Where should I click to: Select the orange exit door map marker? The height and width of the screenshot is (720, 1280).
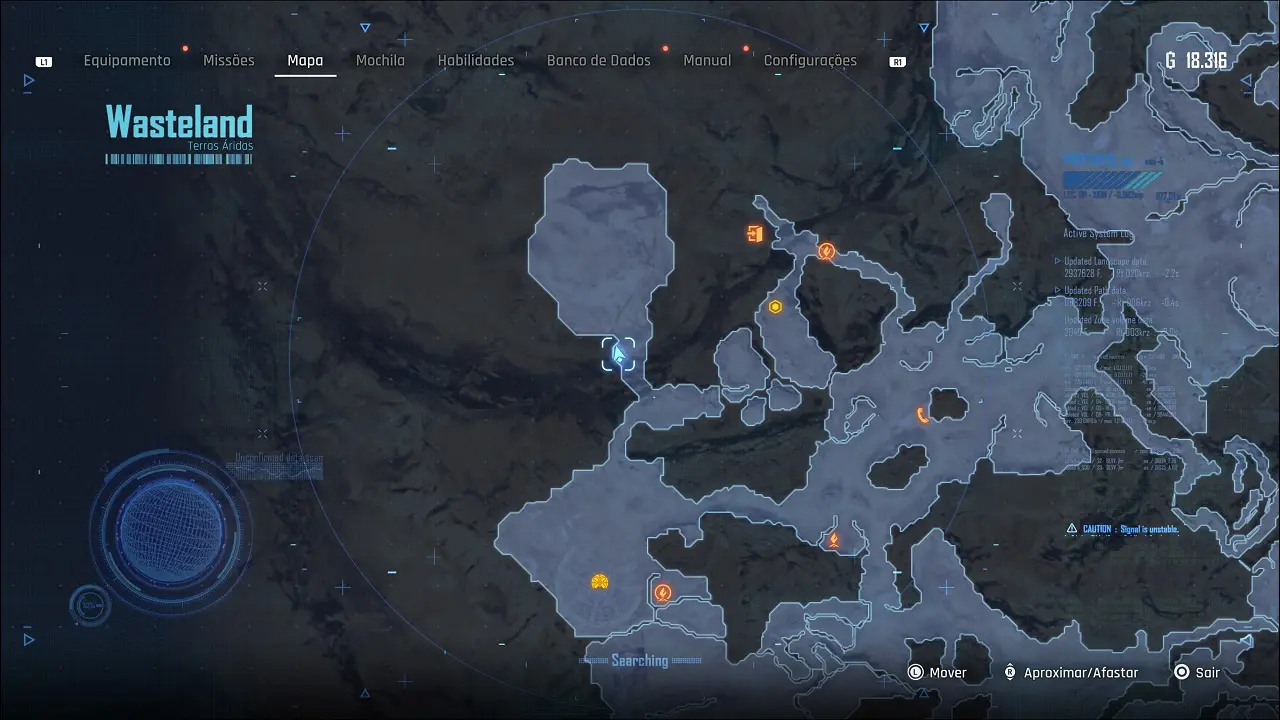(x=755, y=234)
